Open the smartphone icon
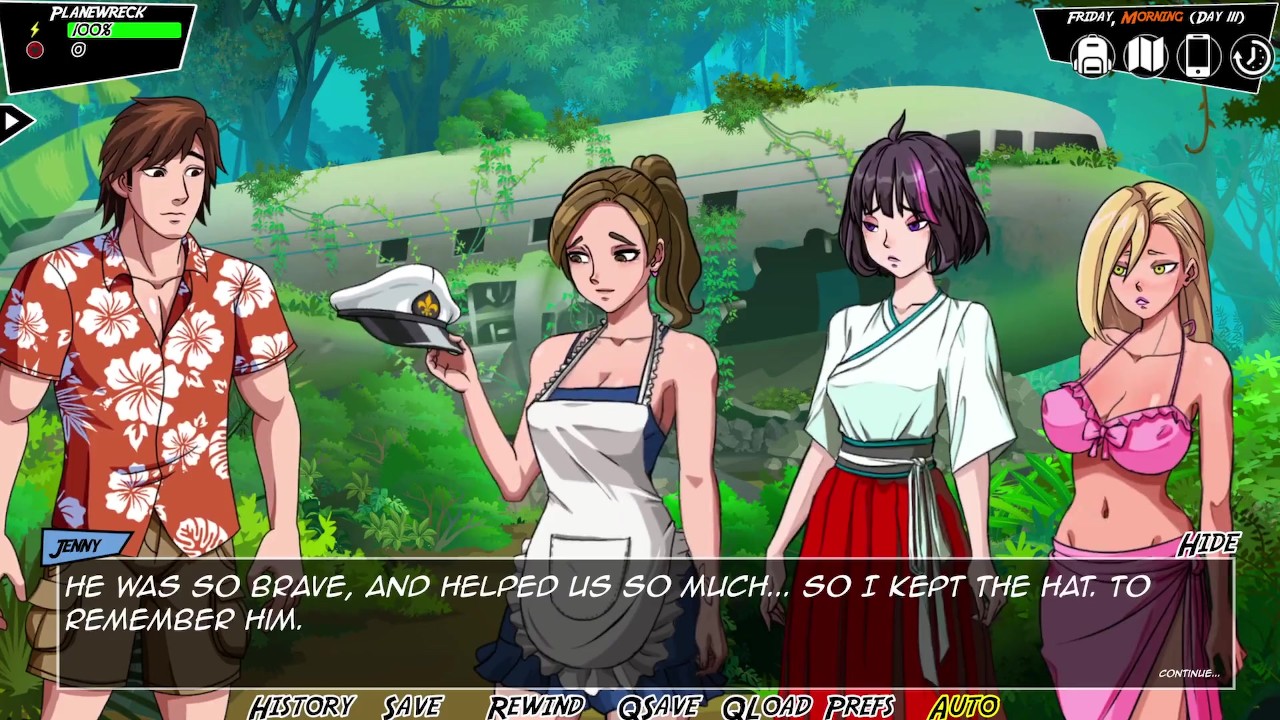The image size is (1280, 720). click(x=1198, y=56)
